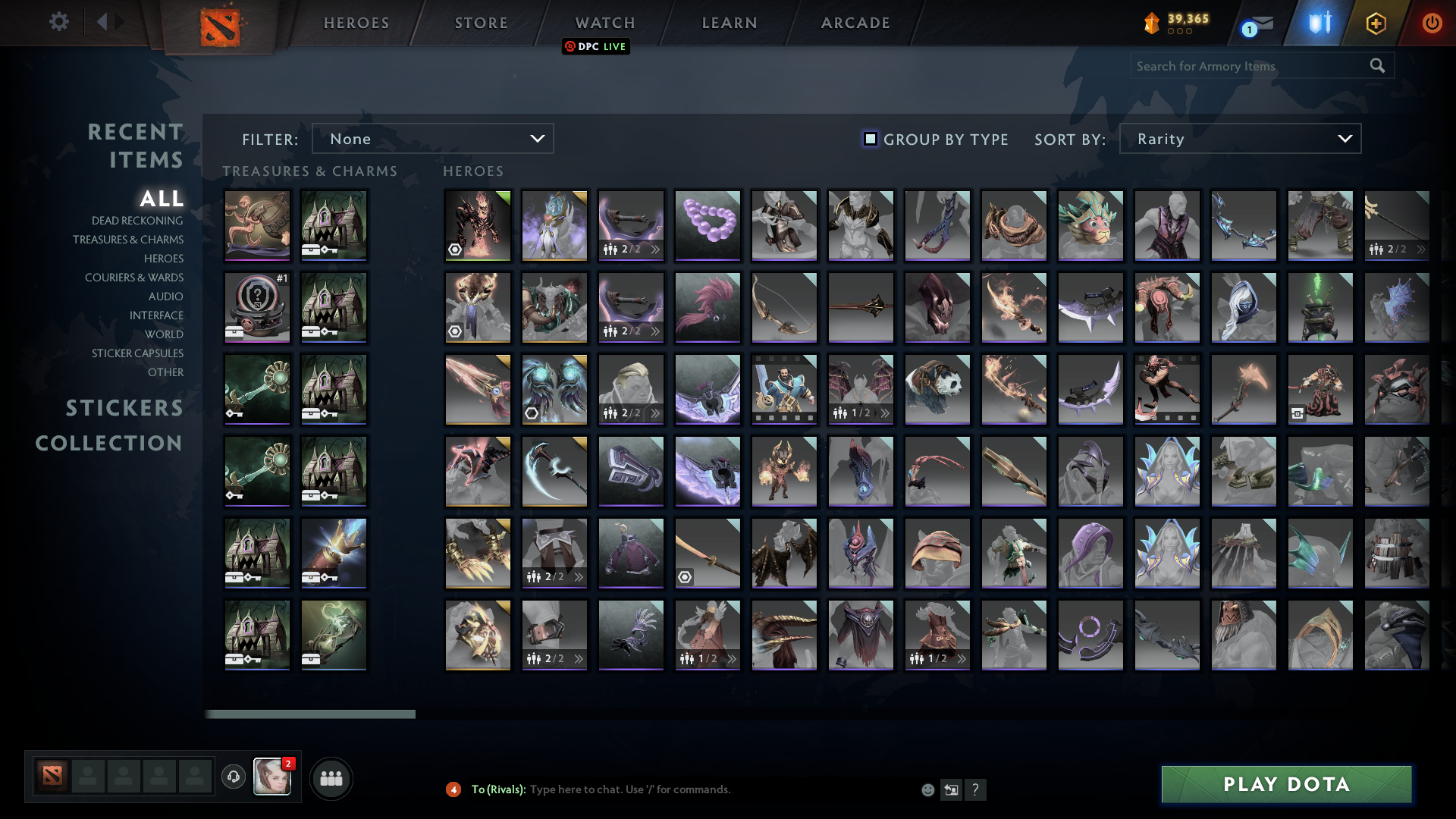This screenshot has height=819, width=1456.
Task: Click the chat help question mark icon
Action: click(x=976, y=790)
